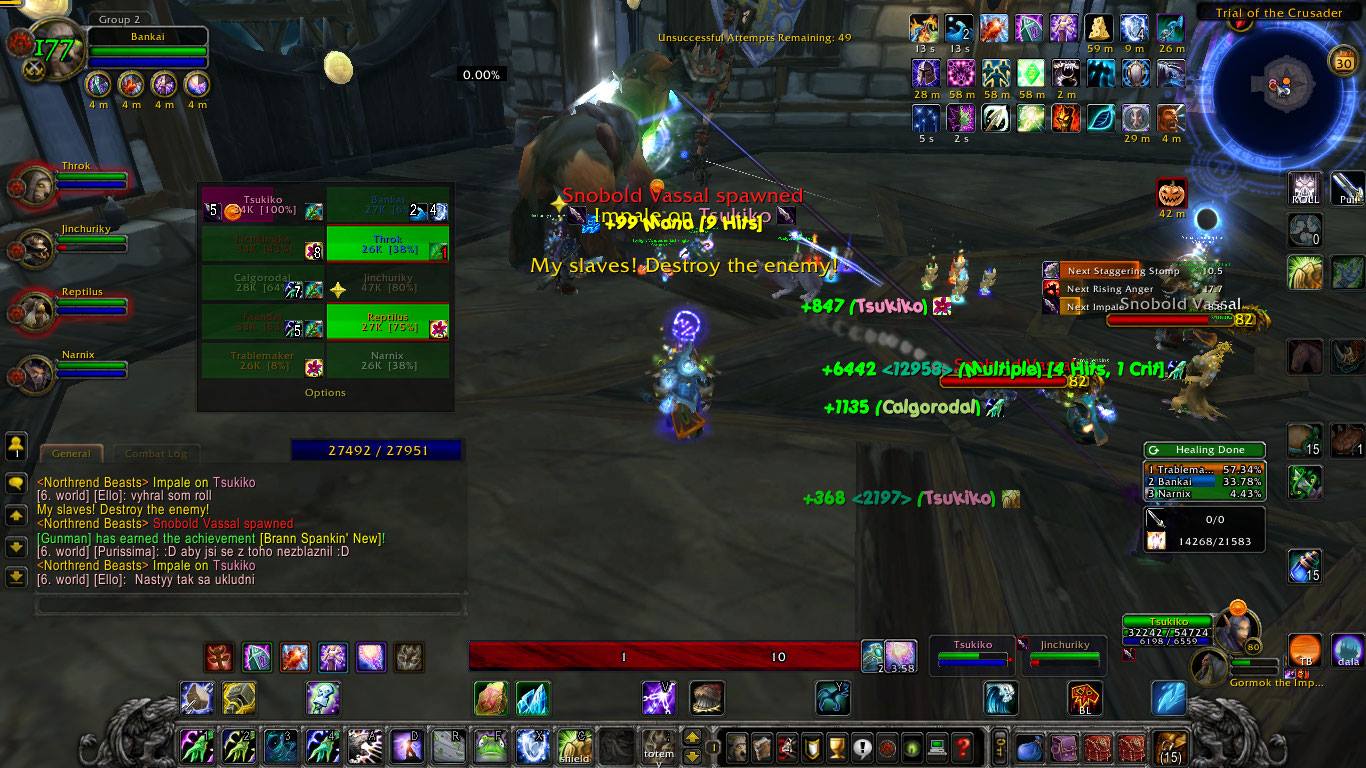Click the pumpkin buff icon
The image size is (1366, 768).
[x=1170, y=194]
